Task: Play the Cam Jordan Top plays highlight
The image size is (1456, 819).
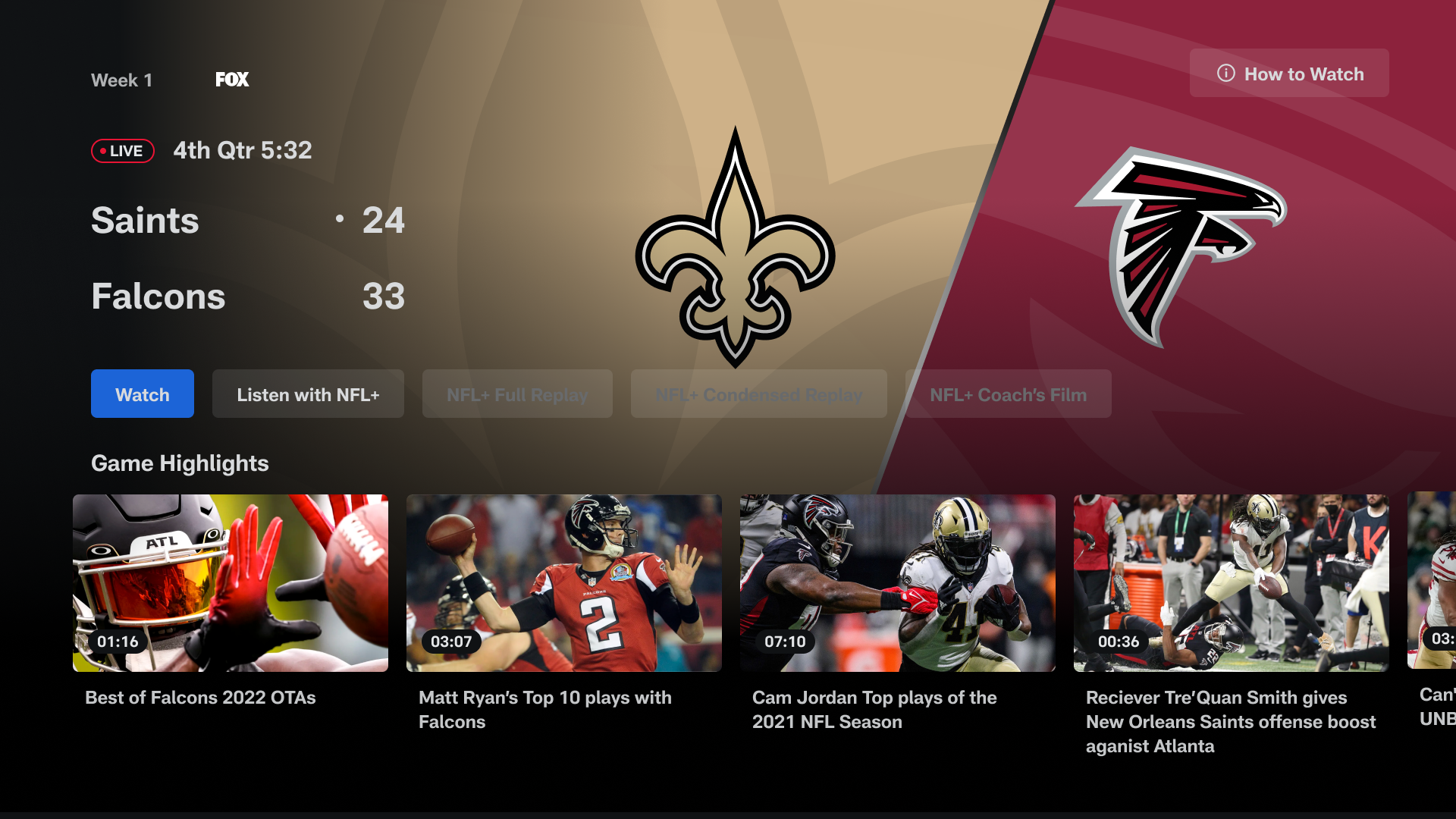Action: pyautogui.click(x=898, y=582)
